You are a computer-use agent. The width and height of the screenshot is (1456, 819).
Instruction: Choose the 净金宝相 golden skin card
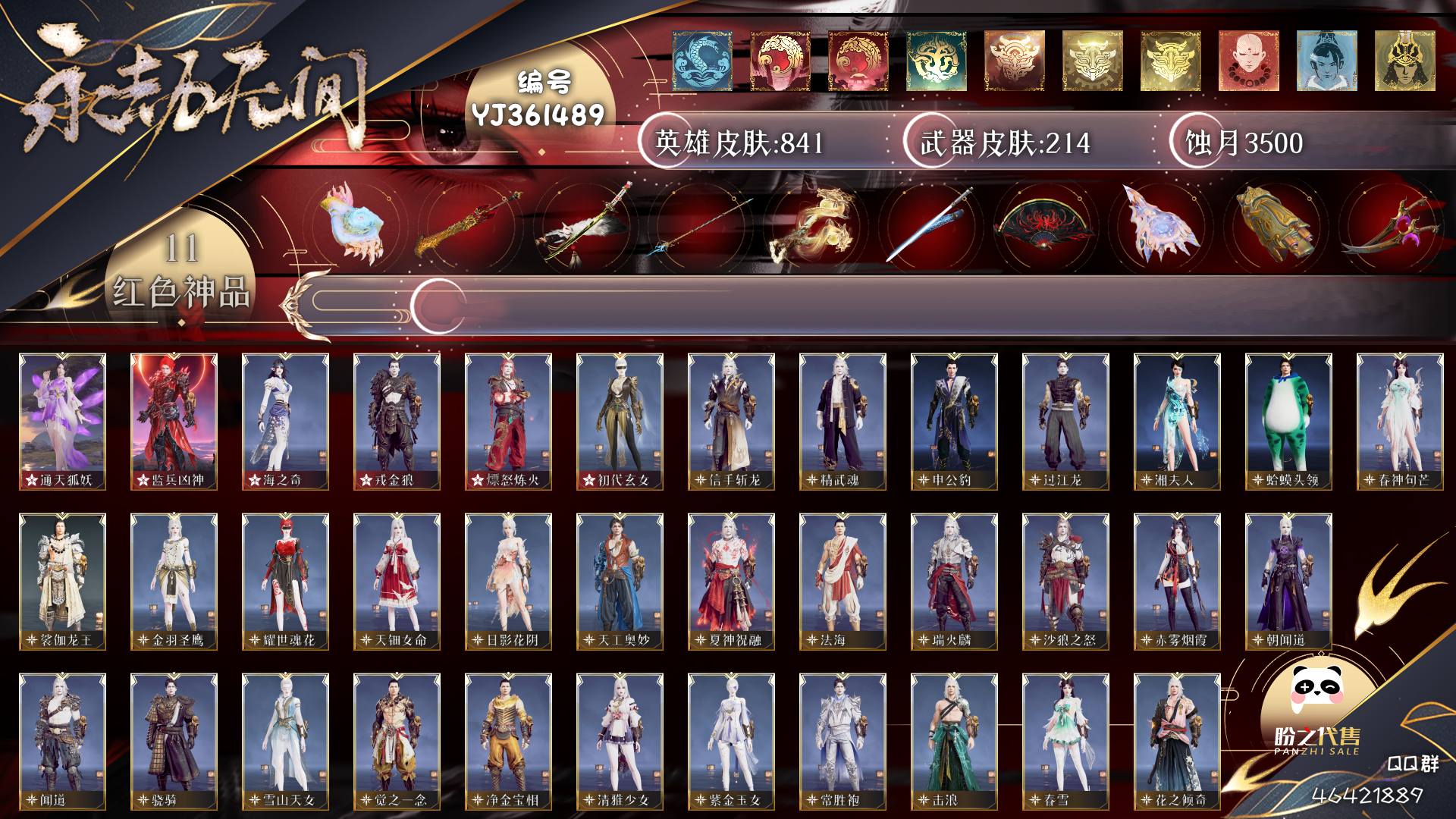(x=508, y=741)
